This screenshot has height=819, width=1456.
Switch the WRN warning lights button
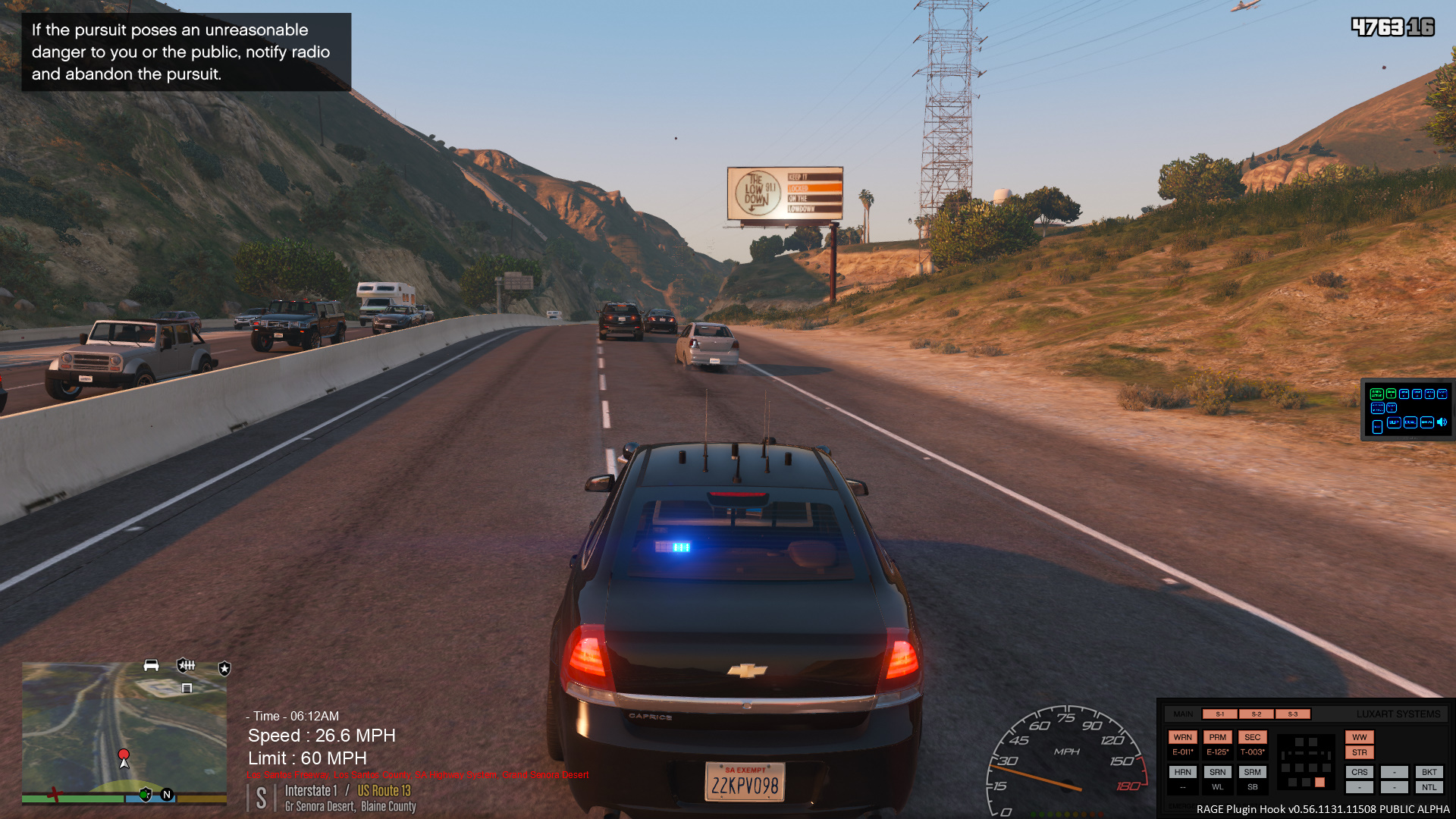tap(1182, 737)
